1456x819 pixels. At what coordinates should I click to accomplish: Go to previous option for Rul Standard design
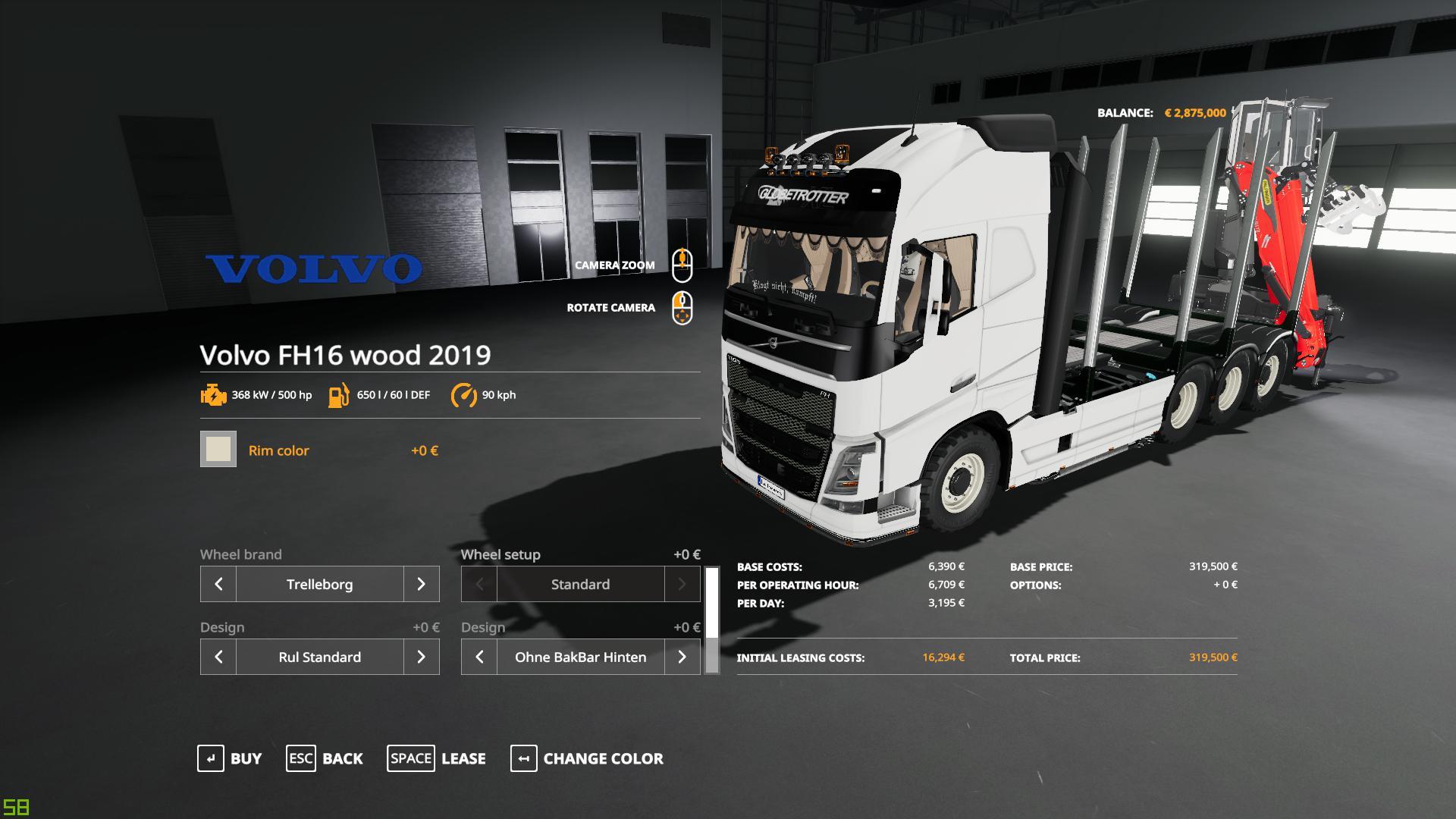click(x=218, y=657)
